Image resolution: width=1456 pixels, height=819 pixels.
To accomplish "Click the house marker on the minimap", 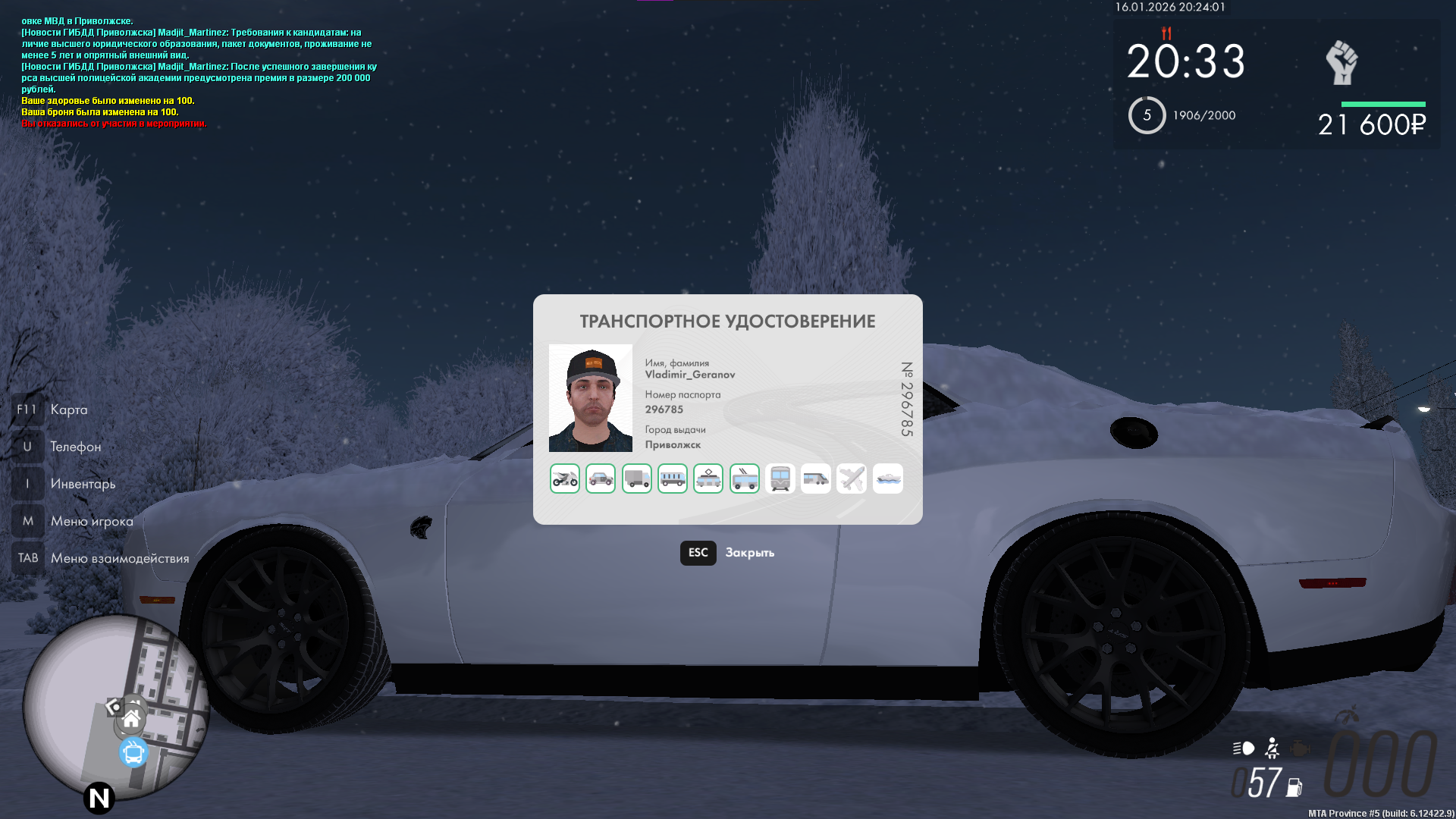I will [132, 718].
